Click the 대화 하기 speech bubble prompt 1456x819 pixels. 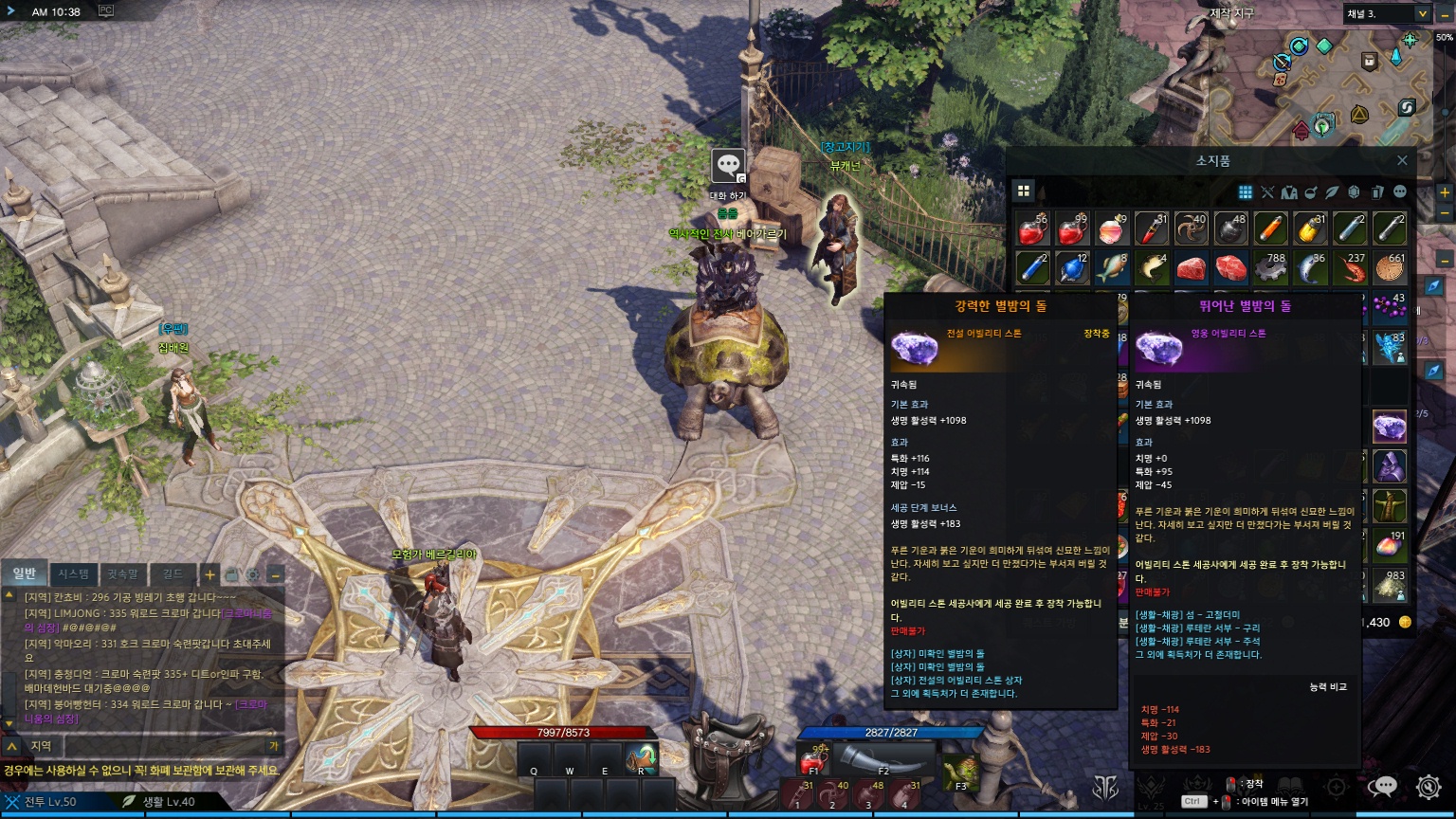[x=728, y=167]
